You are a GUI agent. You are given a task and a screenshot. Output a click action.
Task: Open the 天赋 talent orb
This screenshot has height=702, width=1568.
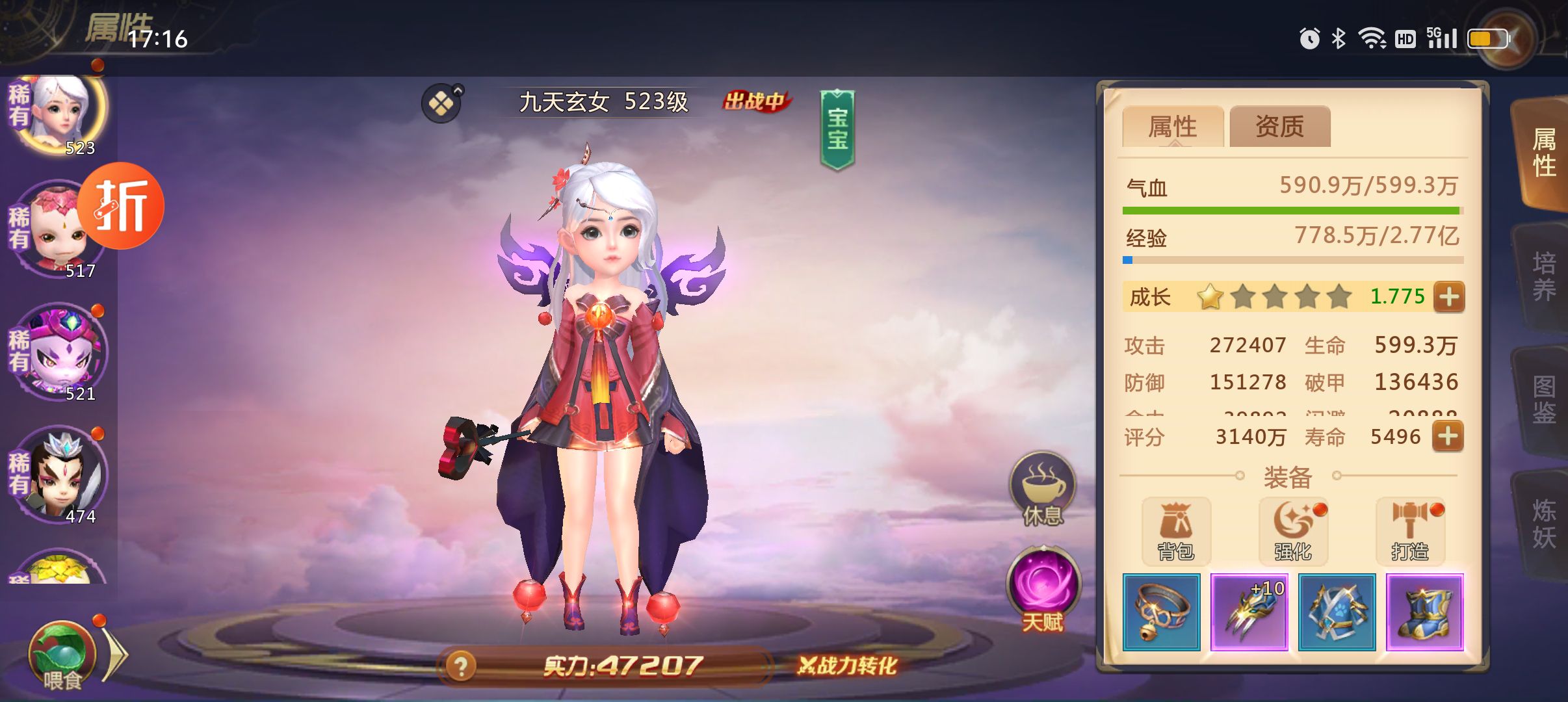point(1043,590)
